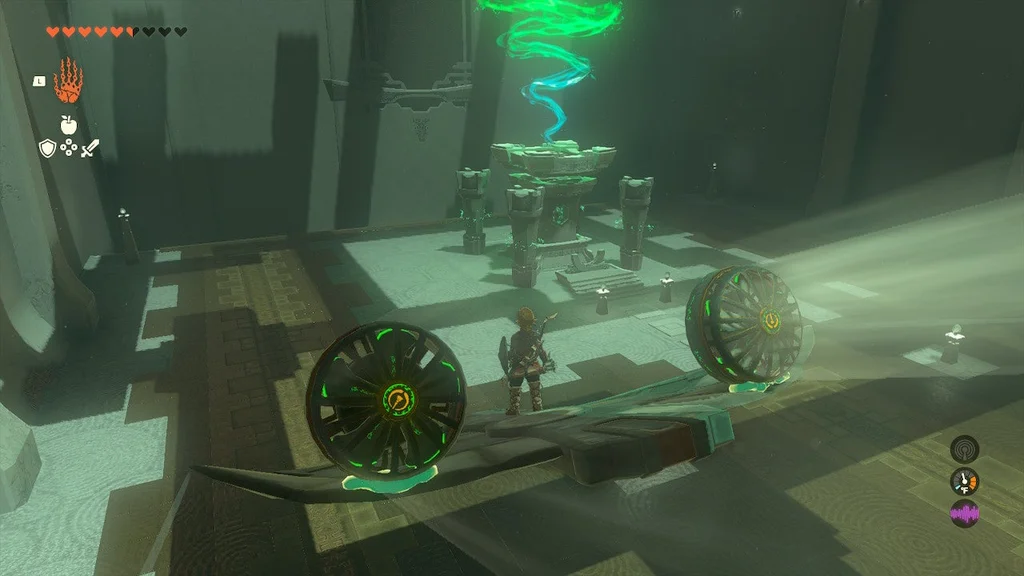
Task: Activate the Ultrahand ability hand icon
Action: [68, 81]
